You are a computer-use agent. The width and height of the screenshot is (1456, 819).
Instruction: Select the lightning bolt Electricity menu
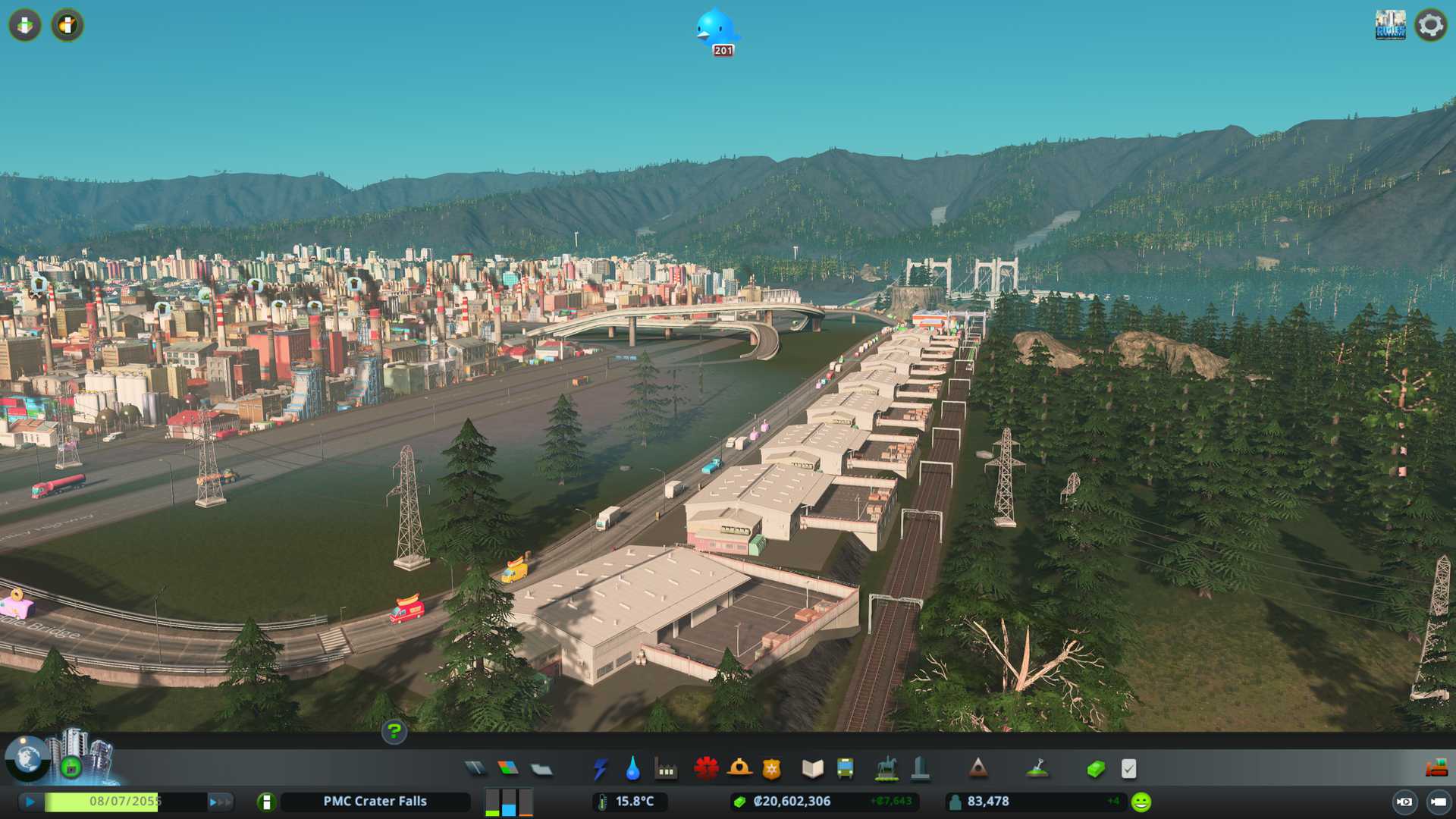click(601, 769)
